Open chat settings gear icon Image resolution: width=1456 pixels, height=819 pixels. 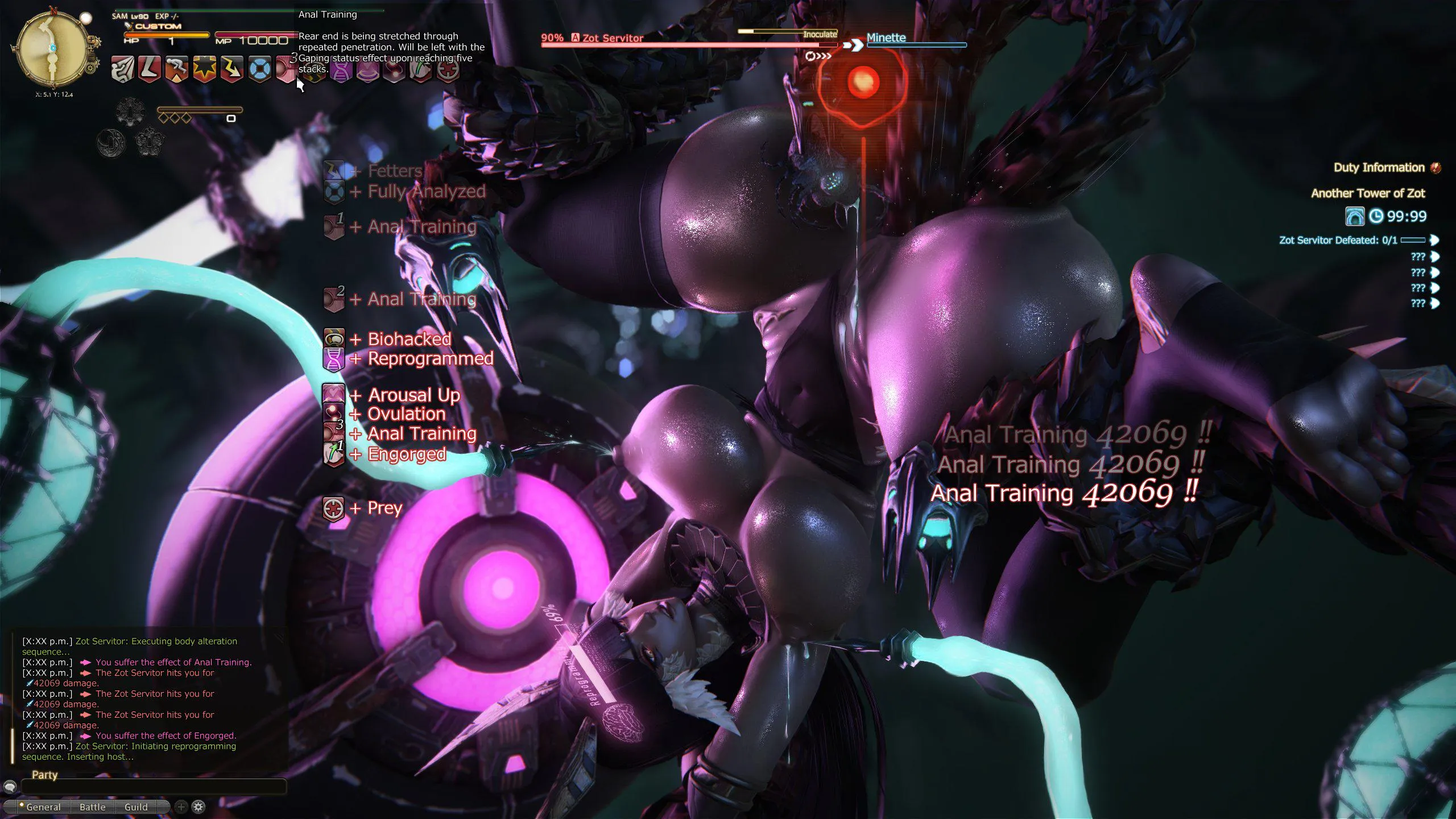(198, 806)
